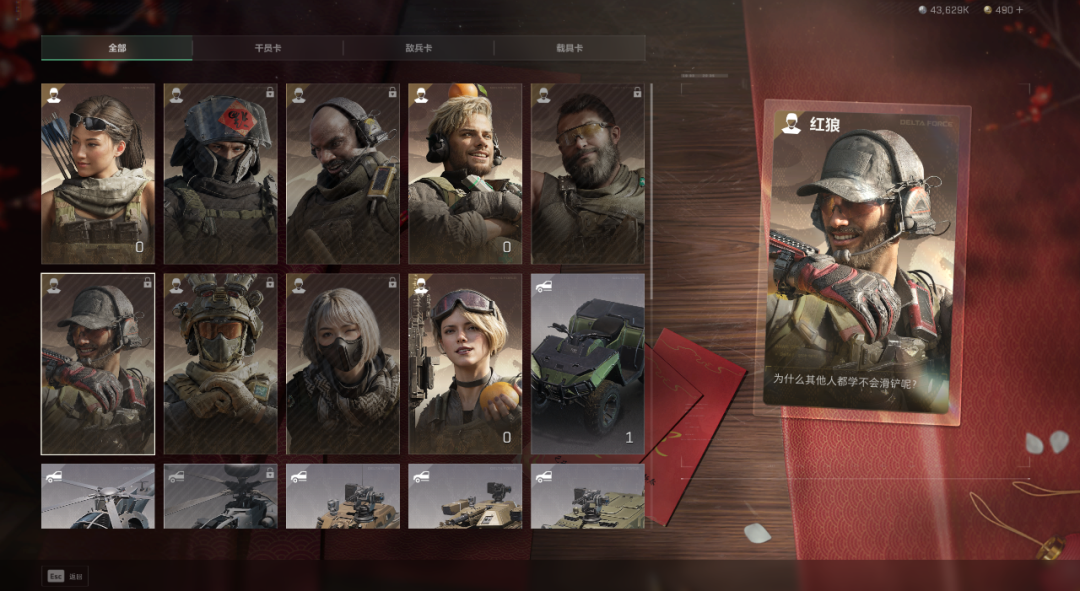The image size is (1080, 591).
Task: Pick the smiling blond man with headset card
Action: pyautogui.click(x=465, y=173)
